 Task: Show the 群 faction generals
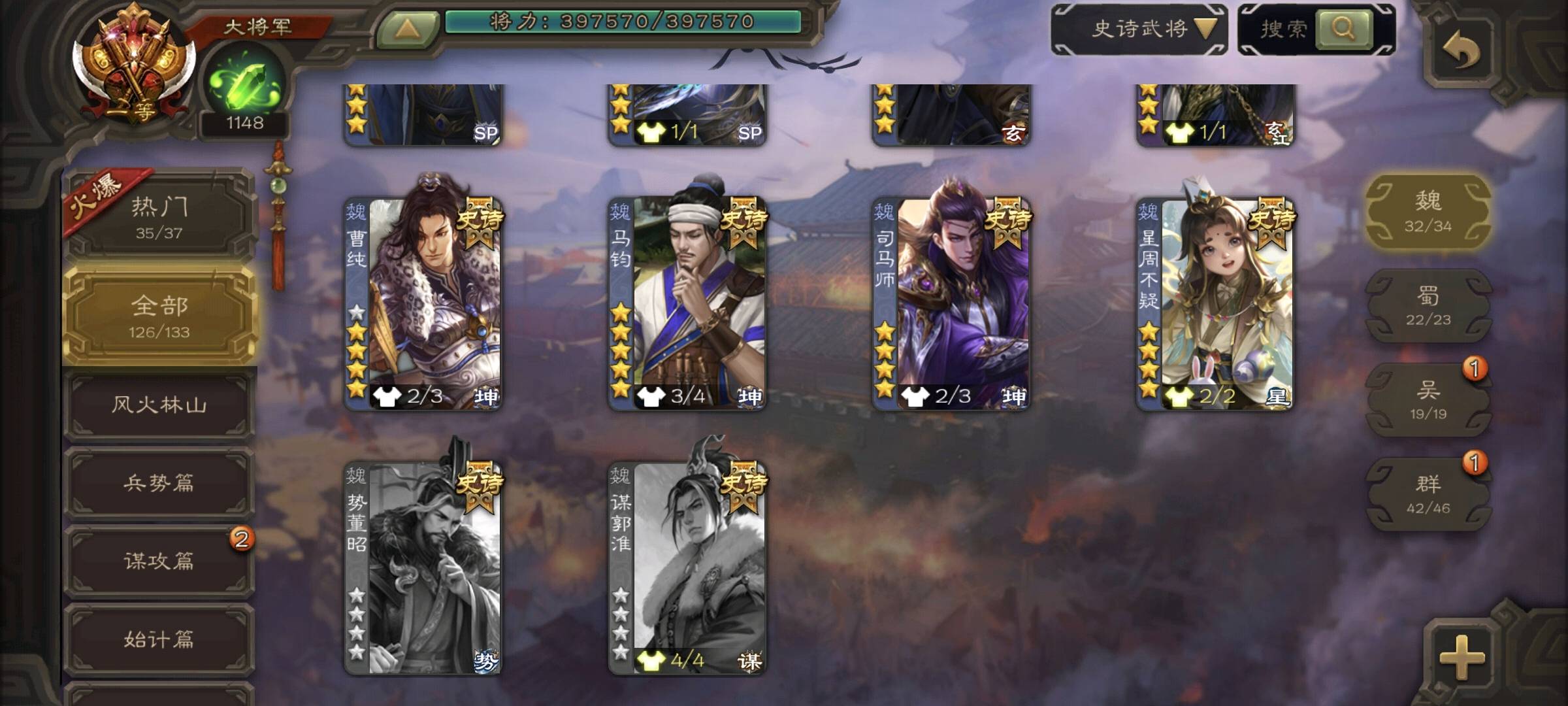[1428, 494]
